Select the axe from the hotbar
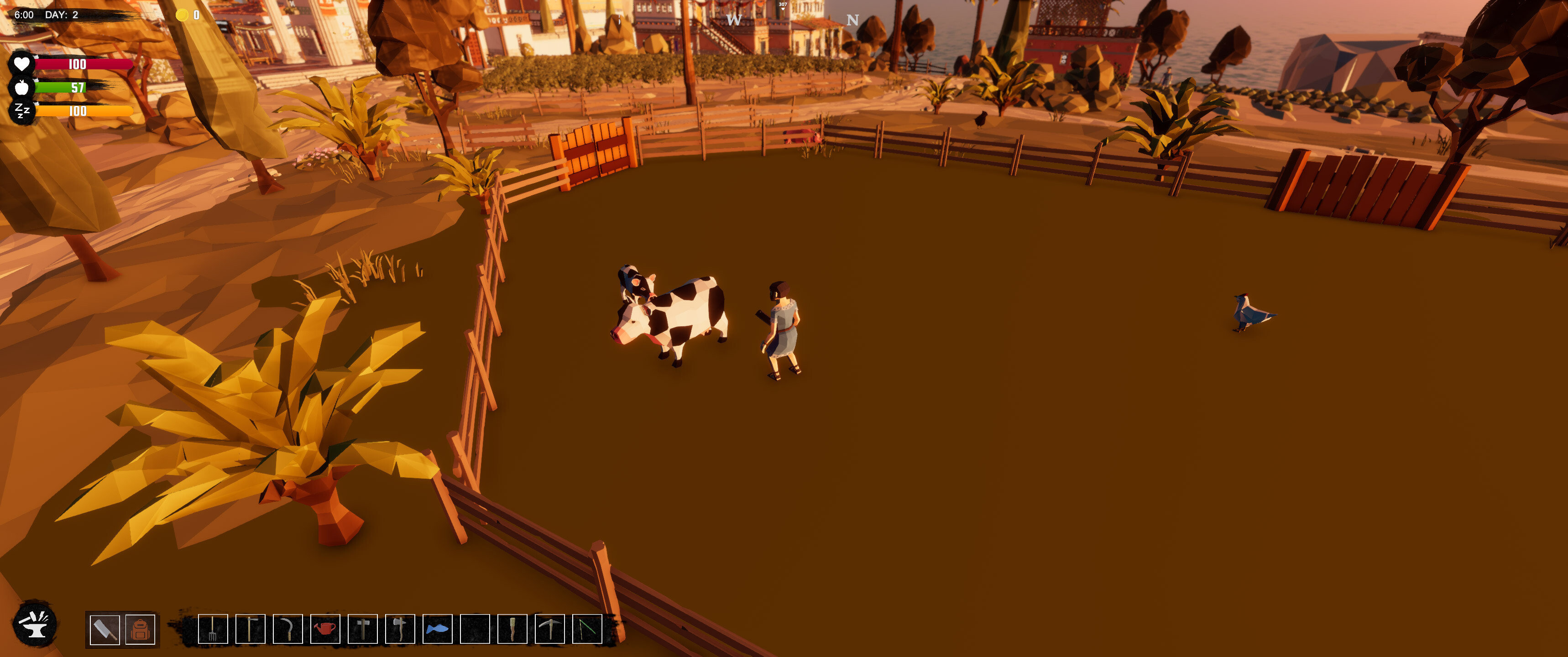This screenshot has height=657, width=1568. (x=401, y=629)
